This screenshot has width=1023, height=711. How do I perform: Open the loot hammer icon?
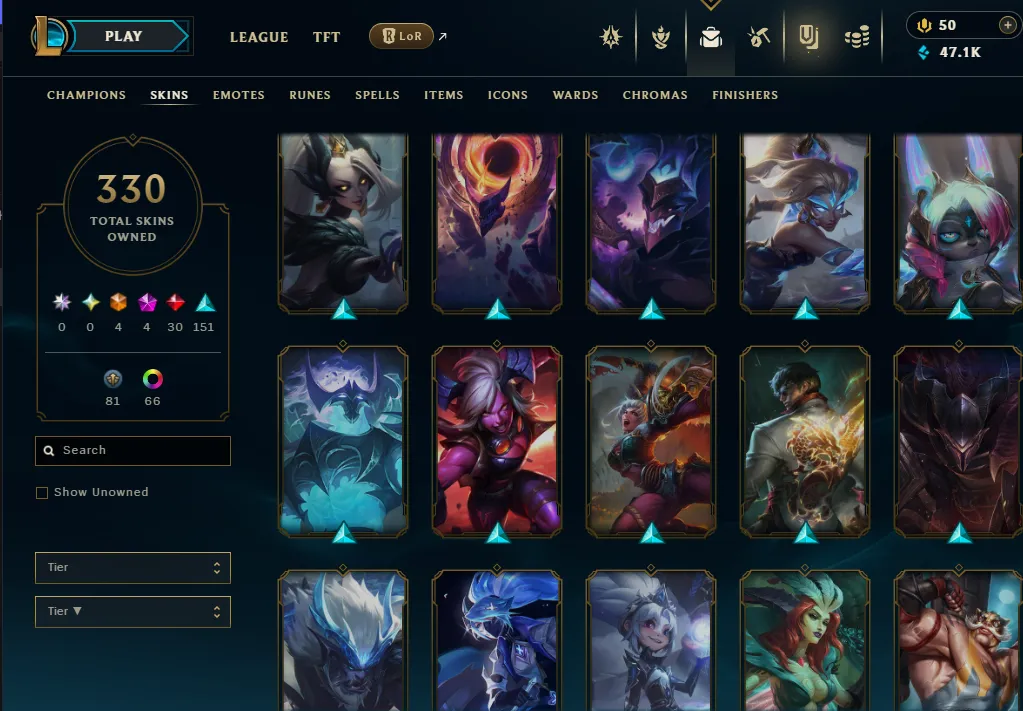click(x=758, y=38)
